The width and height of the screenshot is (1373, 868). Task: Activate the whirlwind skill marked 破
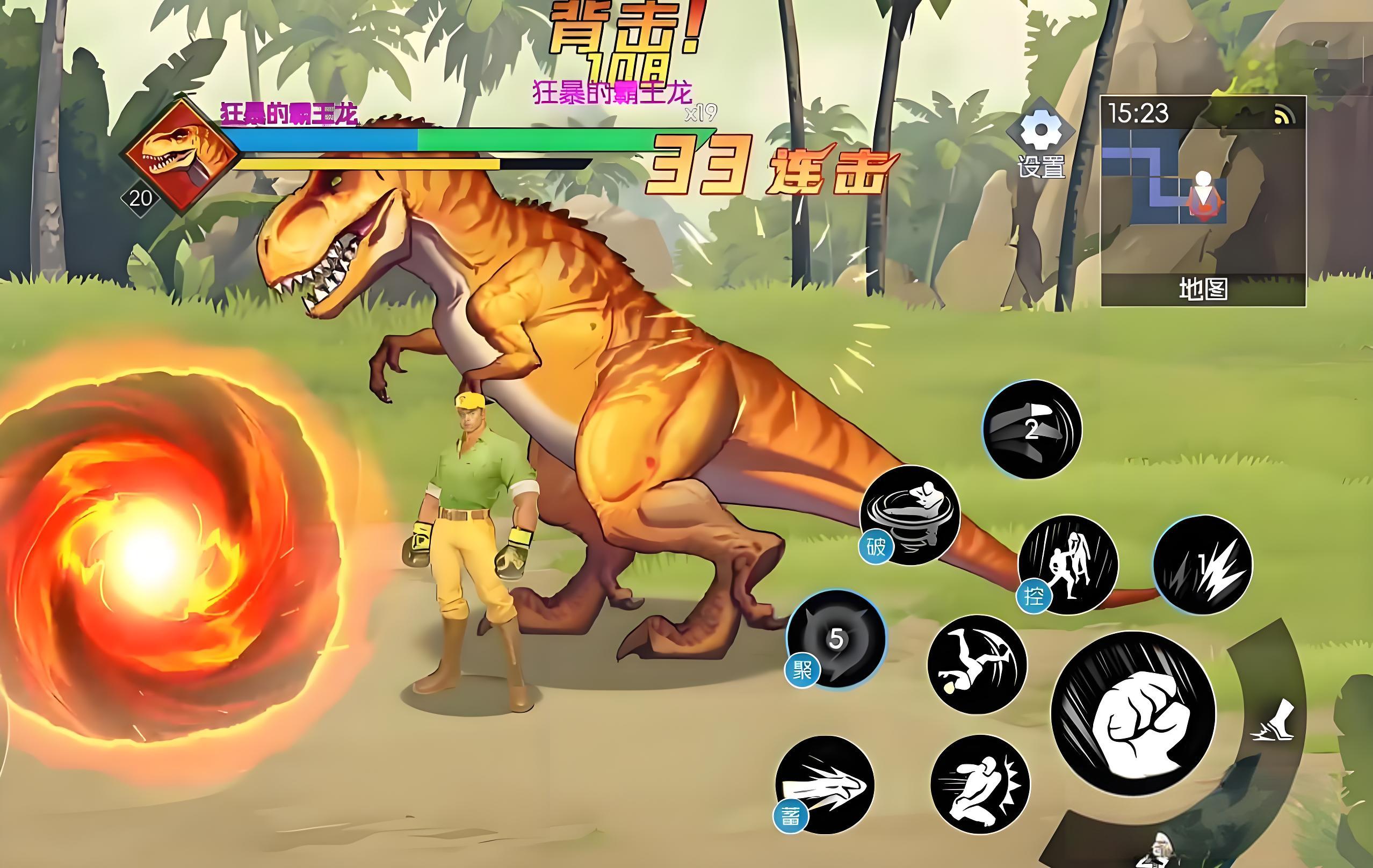tap(910, 515)
